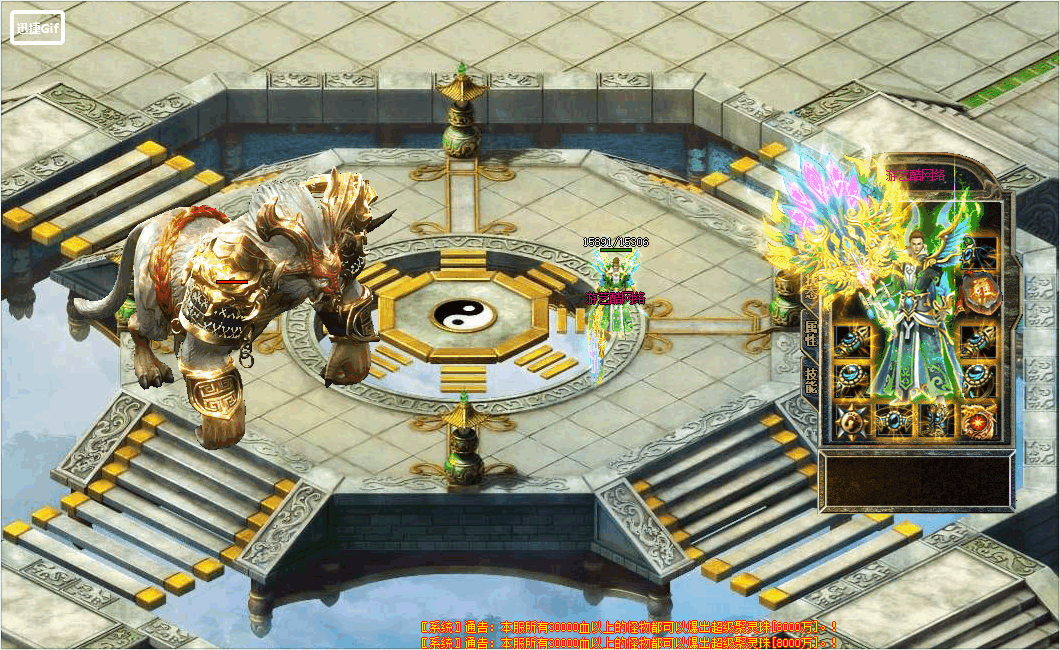Inspect the spiked star medallion slot
Screen dimensions: 1060x650
click(x=851, y=421)
